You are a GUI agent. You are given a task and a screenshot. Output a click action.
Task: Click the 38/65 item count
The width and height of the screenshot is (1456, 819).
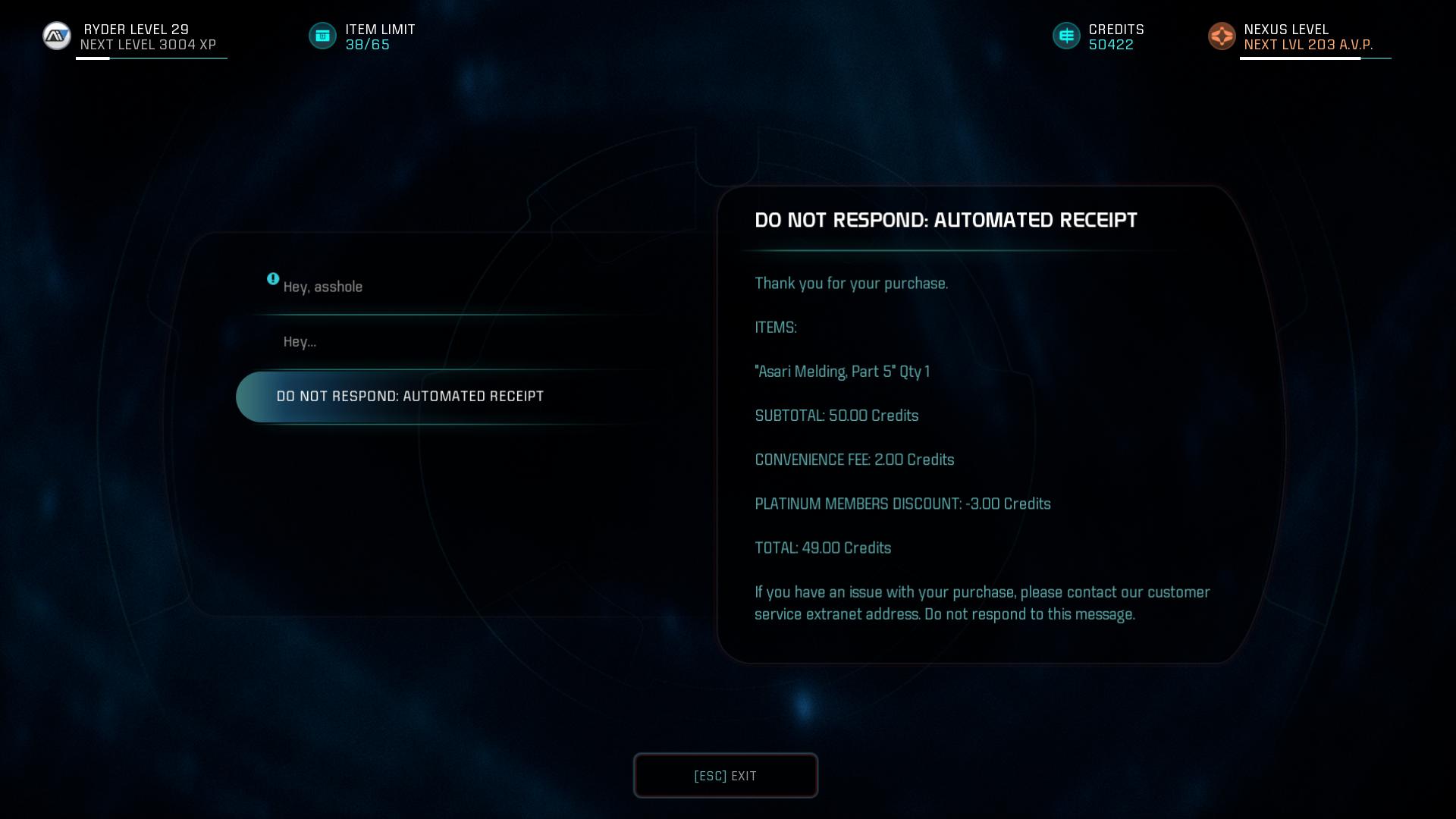pyautogui.click(x=366, y=45)
